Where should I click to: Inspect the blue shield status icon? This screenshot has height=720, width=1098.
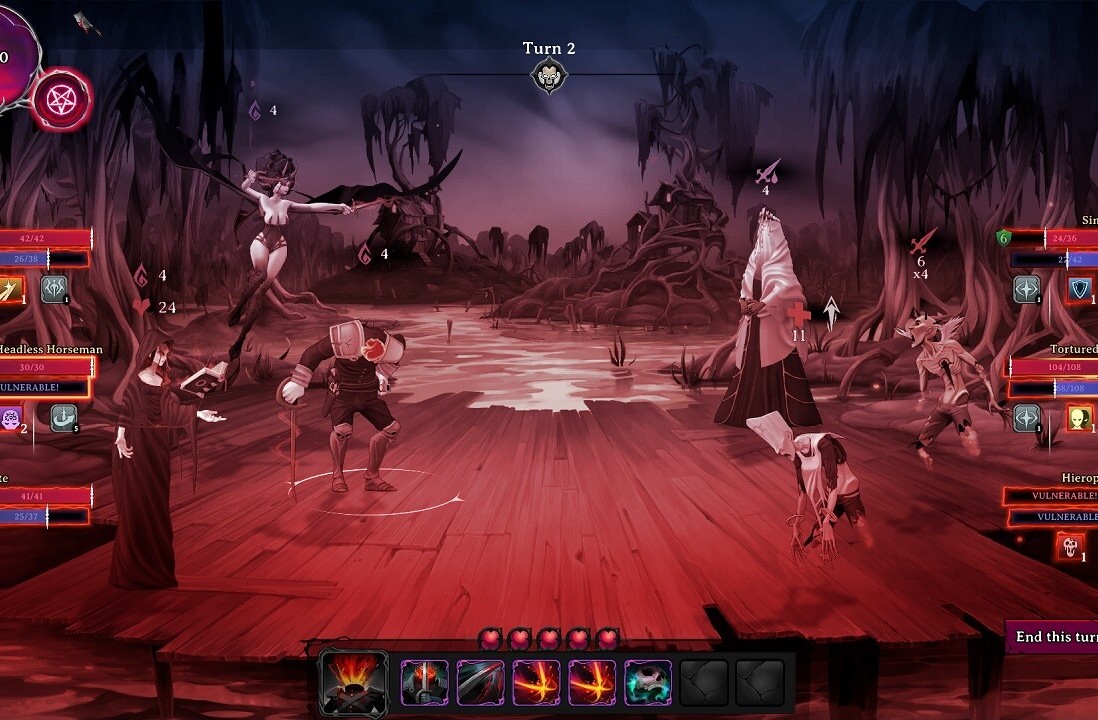point(1080,290)
